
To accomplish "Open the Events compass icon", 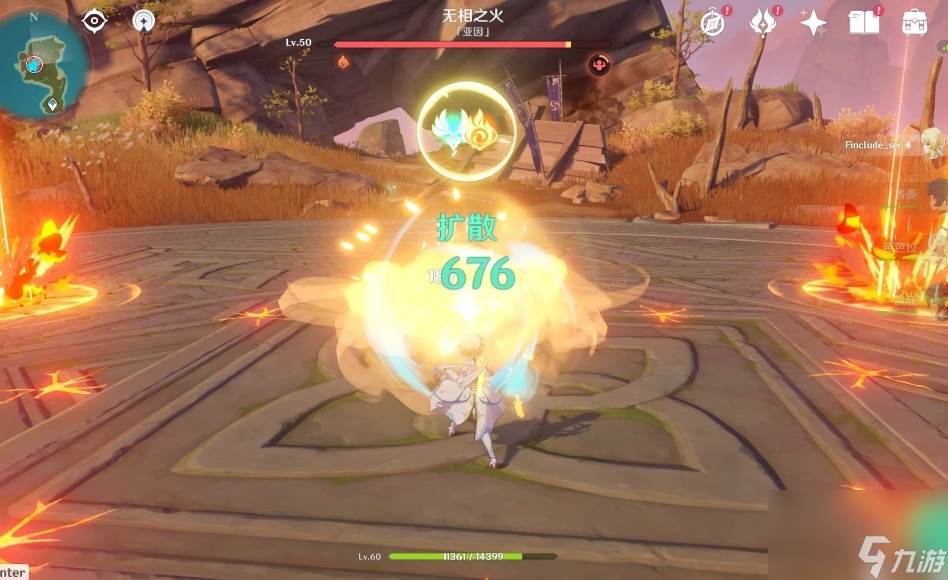I will point(713,23).
